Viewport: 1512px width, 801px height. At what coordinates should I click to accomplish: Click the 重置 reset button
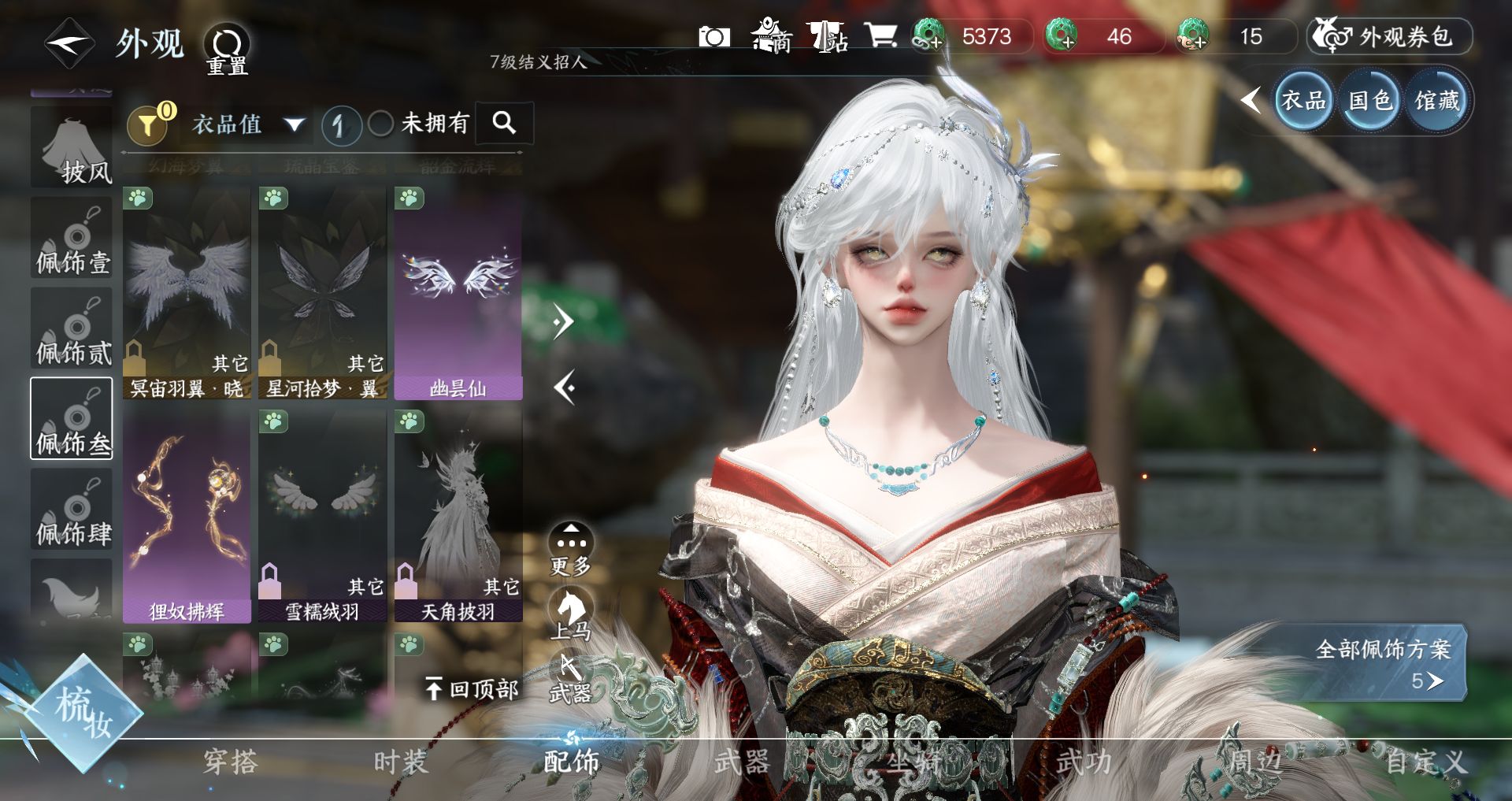pos(228,49)
